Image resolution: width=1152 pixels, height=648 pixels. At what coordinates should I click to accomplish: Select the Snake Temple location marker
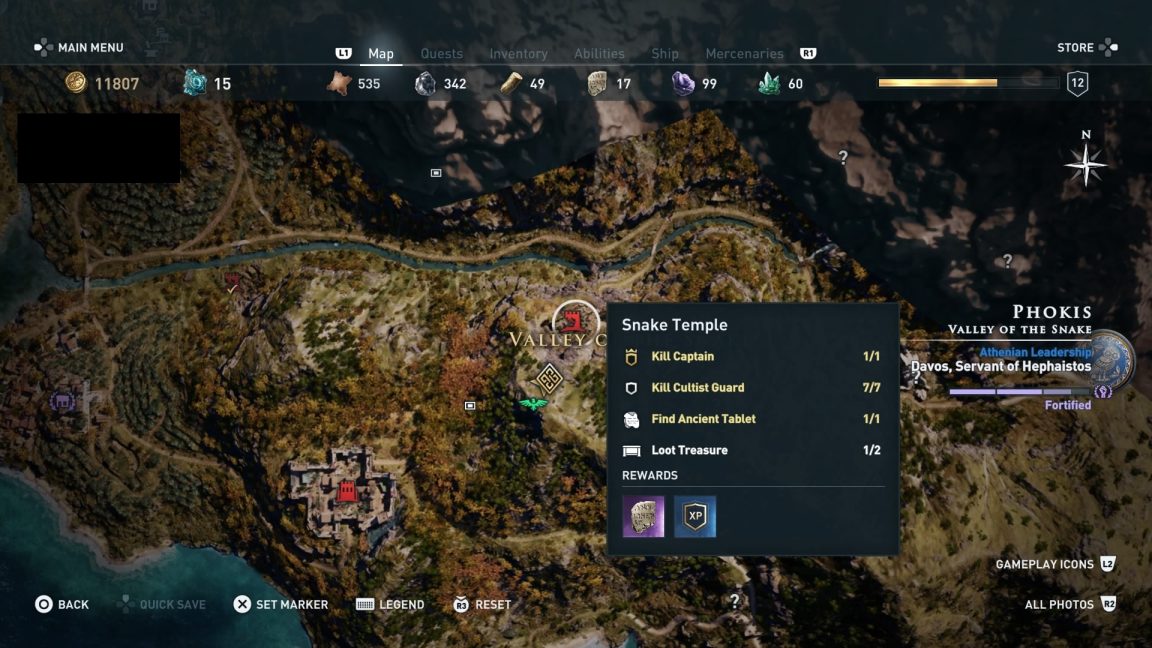[x=575, y=321]
